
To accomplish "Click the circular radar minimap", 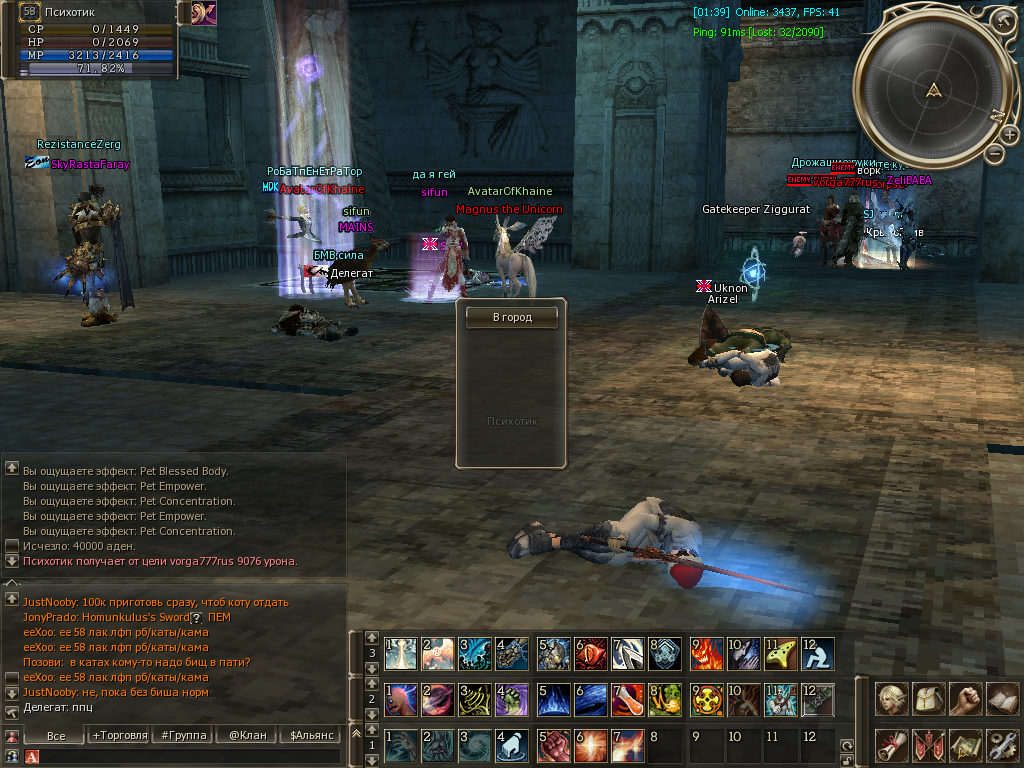I will (x=935, y=92).
